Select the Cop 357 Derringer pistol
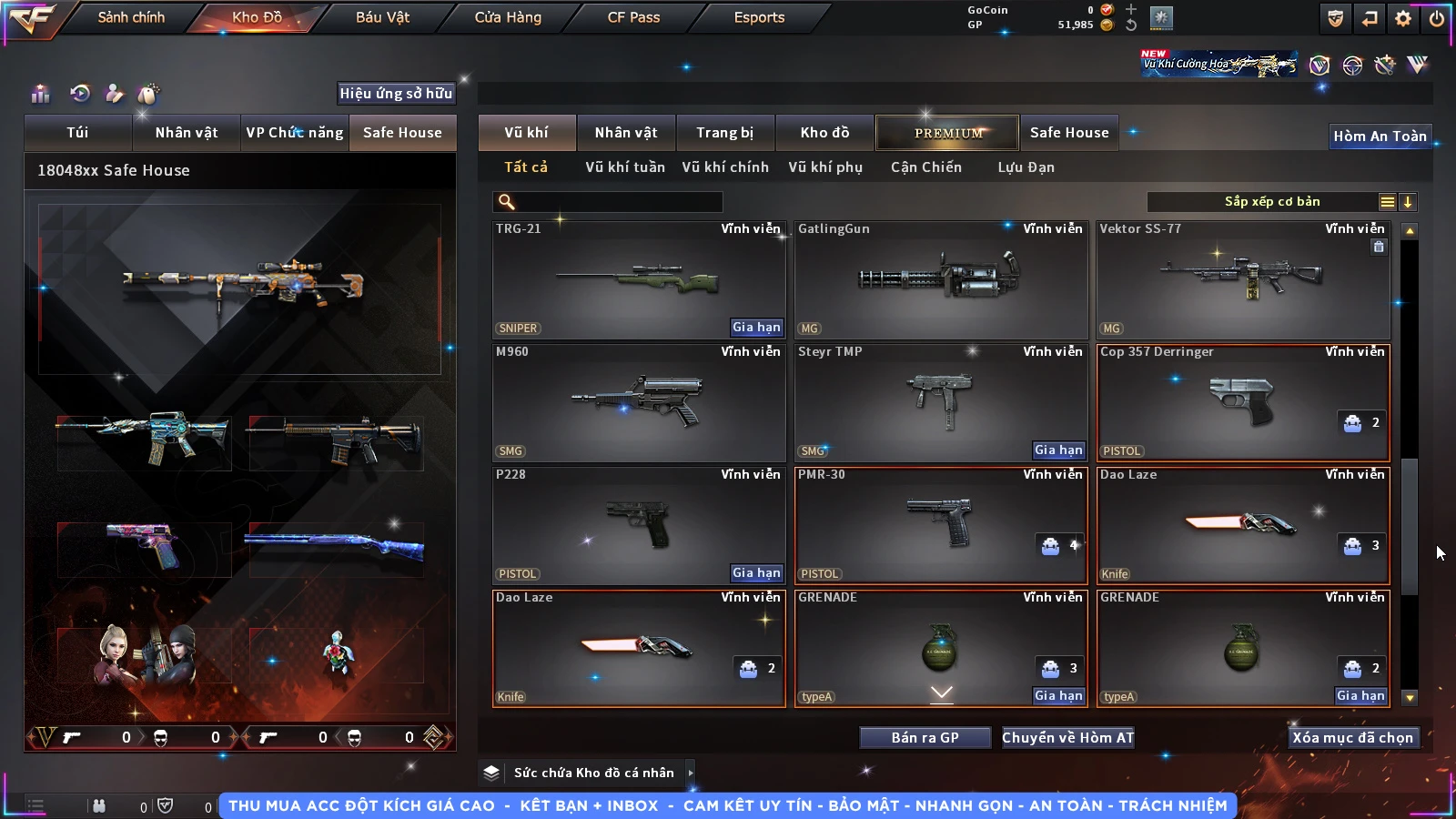Image resolution: width=1456 pixels, height=819 pixels. 1242,402
